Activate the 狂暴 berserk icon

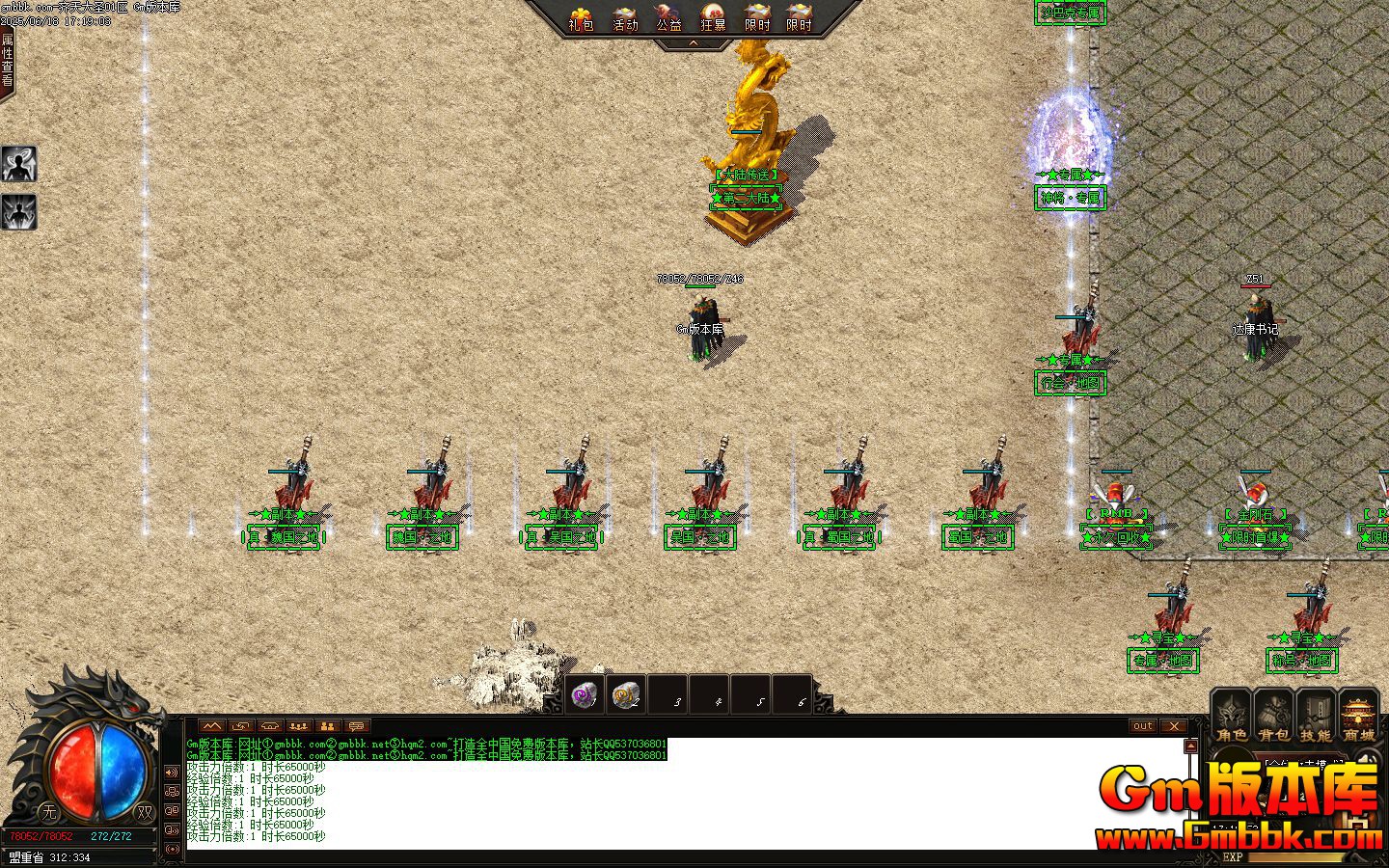tap(713, 16)
